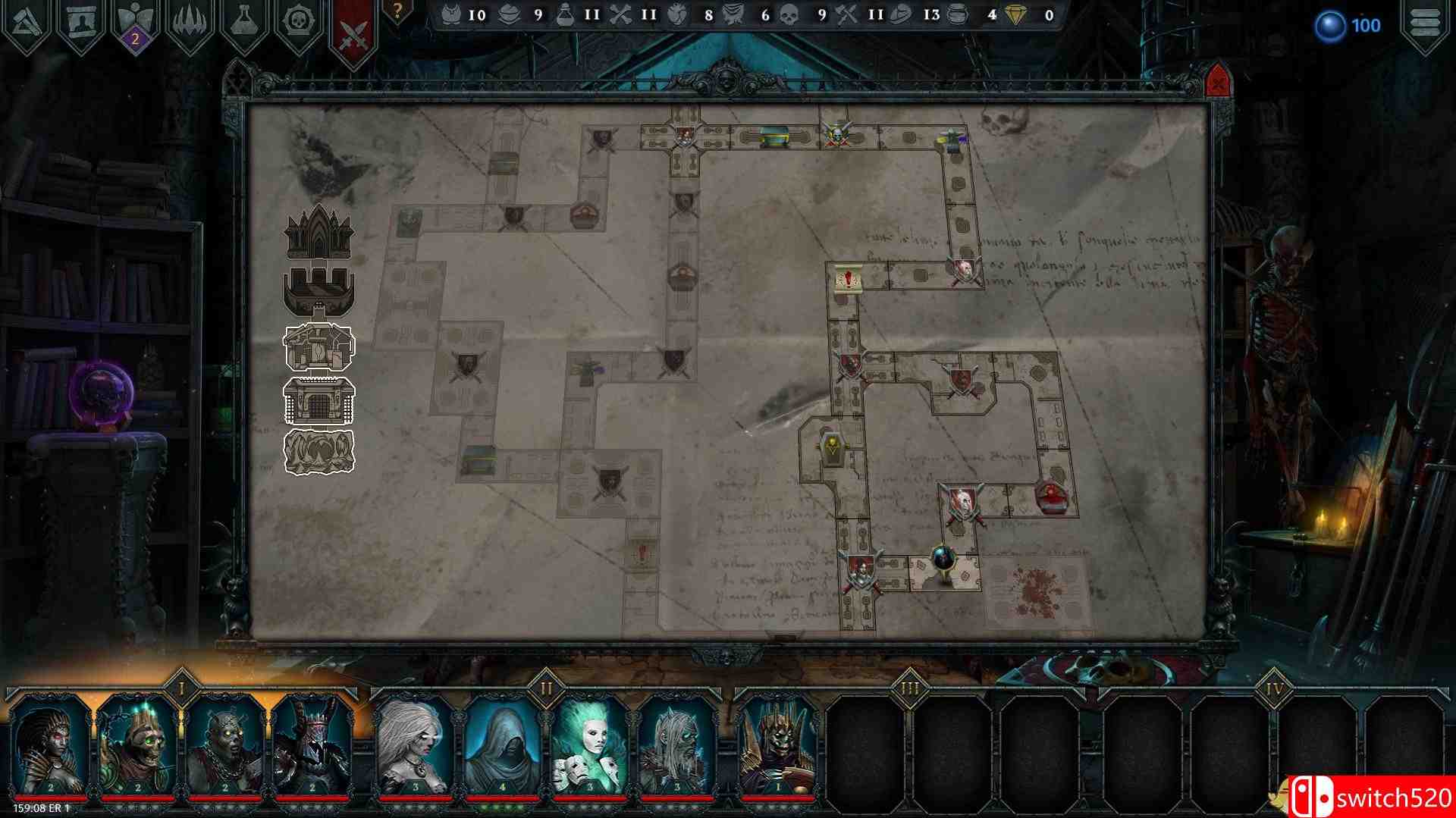Select the scroll talents banner icon
The height and width of the screenshot is (818, 1456).
coord(83,19)
